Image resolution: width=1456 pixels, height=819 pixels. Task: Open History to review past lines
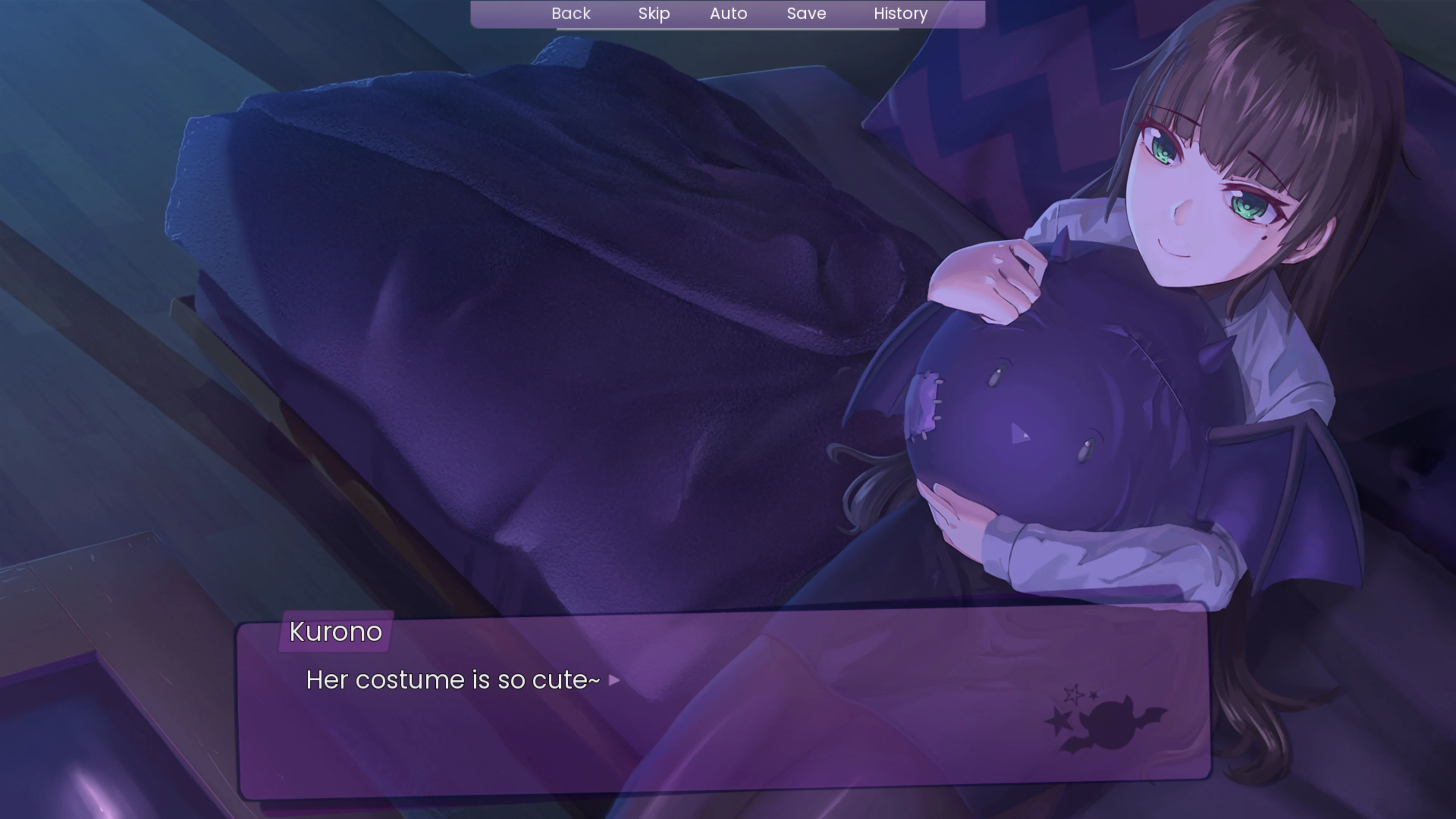(900, 14)
